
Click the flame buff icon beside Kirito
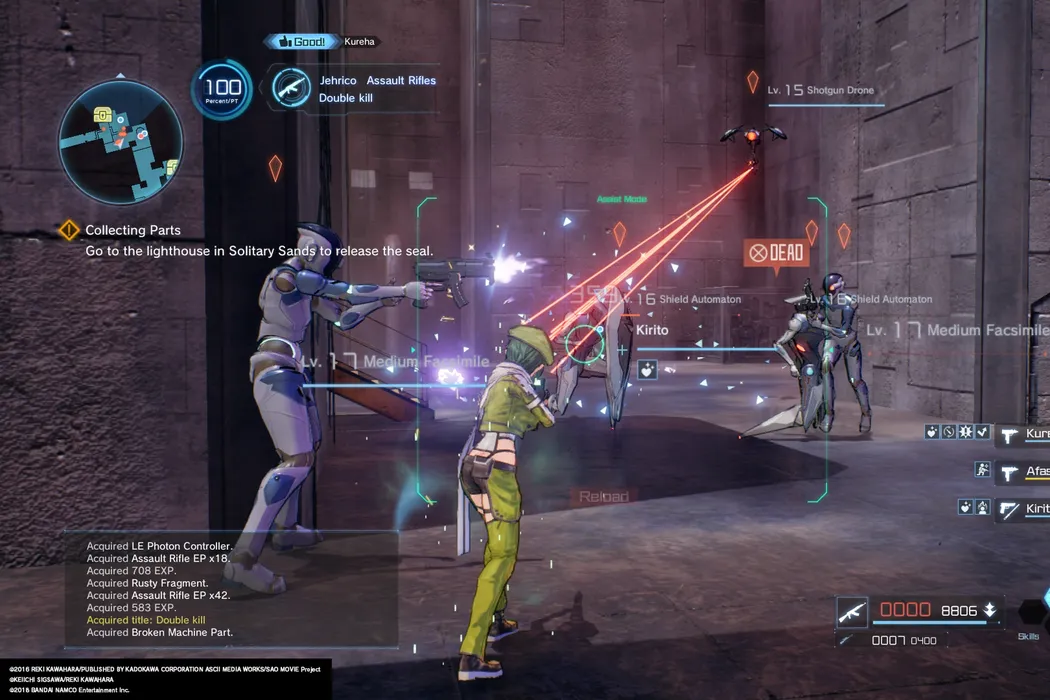click(x=982, y=508)
